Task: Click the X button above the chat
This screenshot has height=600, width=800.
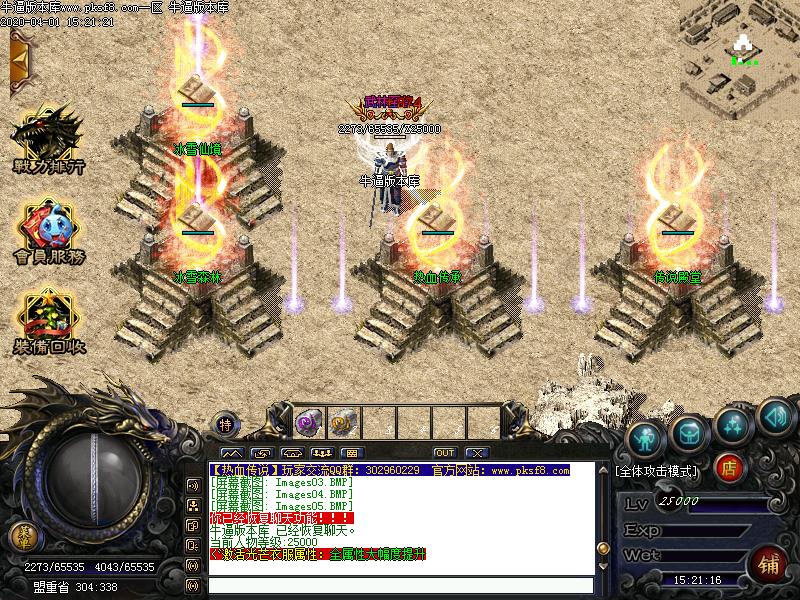Action: click(x=476, y=453)
